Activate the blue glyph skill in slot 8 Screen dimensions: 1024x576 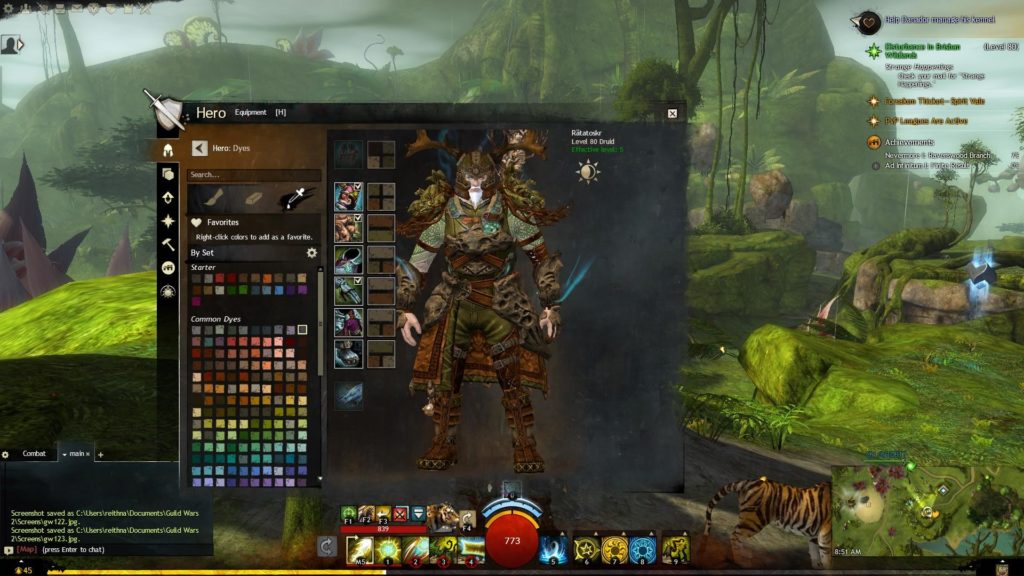[643, 548]
